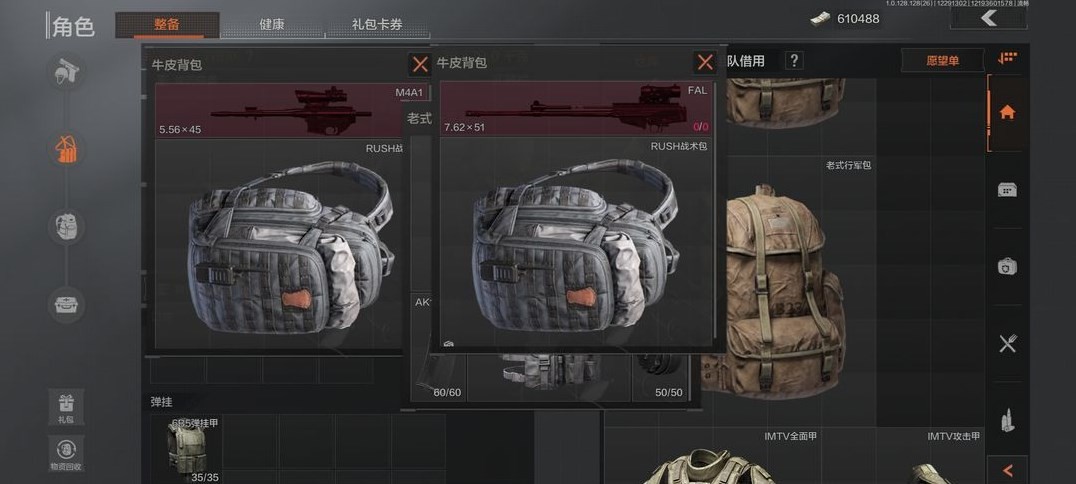Select the 整备 tab
This screenshot has width=1076, height=484.
(167, 24)
